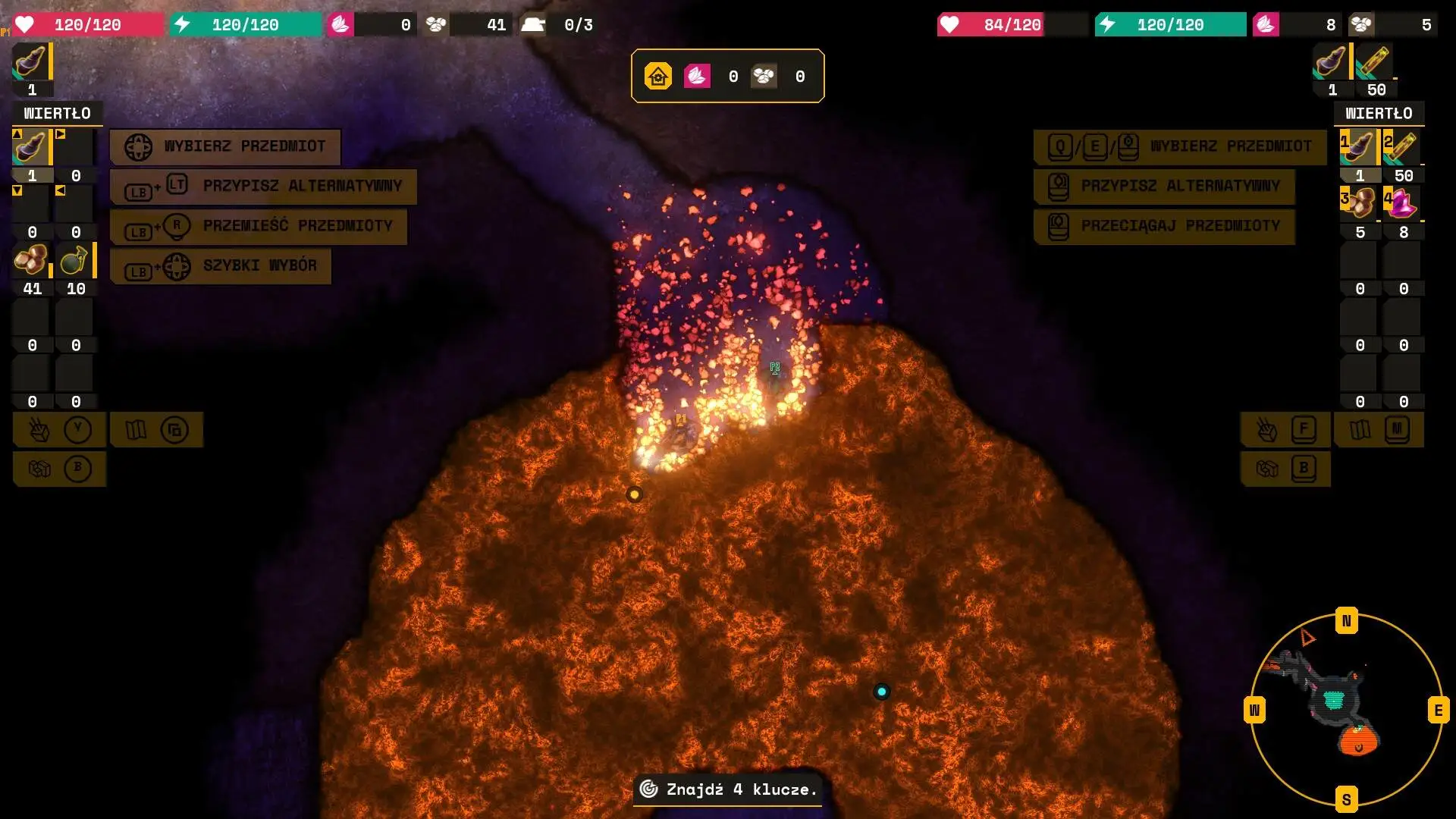
Task: Open the circular compass minimap
Action: (x=1346, y=709)
